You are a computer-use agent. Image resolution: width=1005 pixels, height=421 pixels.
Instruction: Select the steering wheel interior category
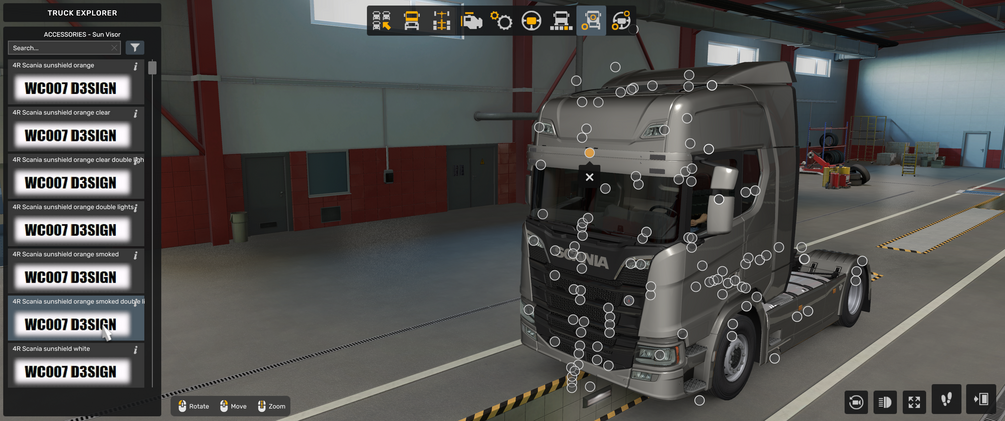pyautogui.click(x=531, y=21)
